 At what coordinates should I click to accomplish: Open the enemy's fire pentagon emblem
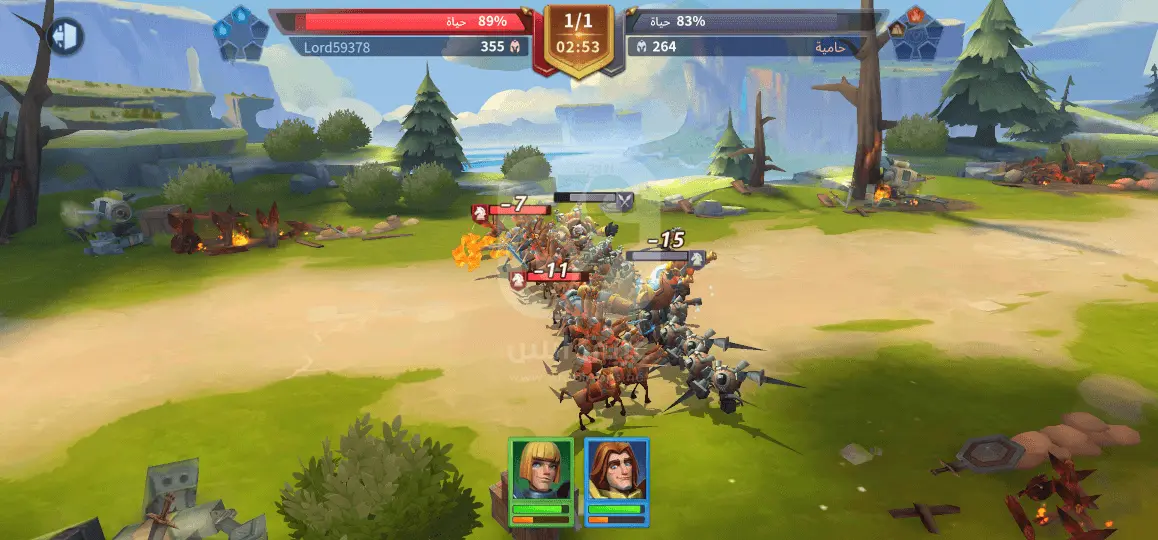[915, 33]
